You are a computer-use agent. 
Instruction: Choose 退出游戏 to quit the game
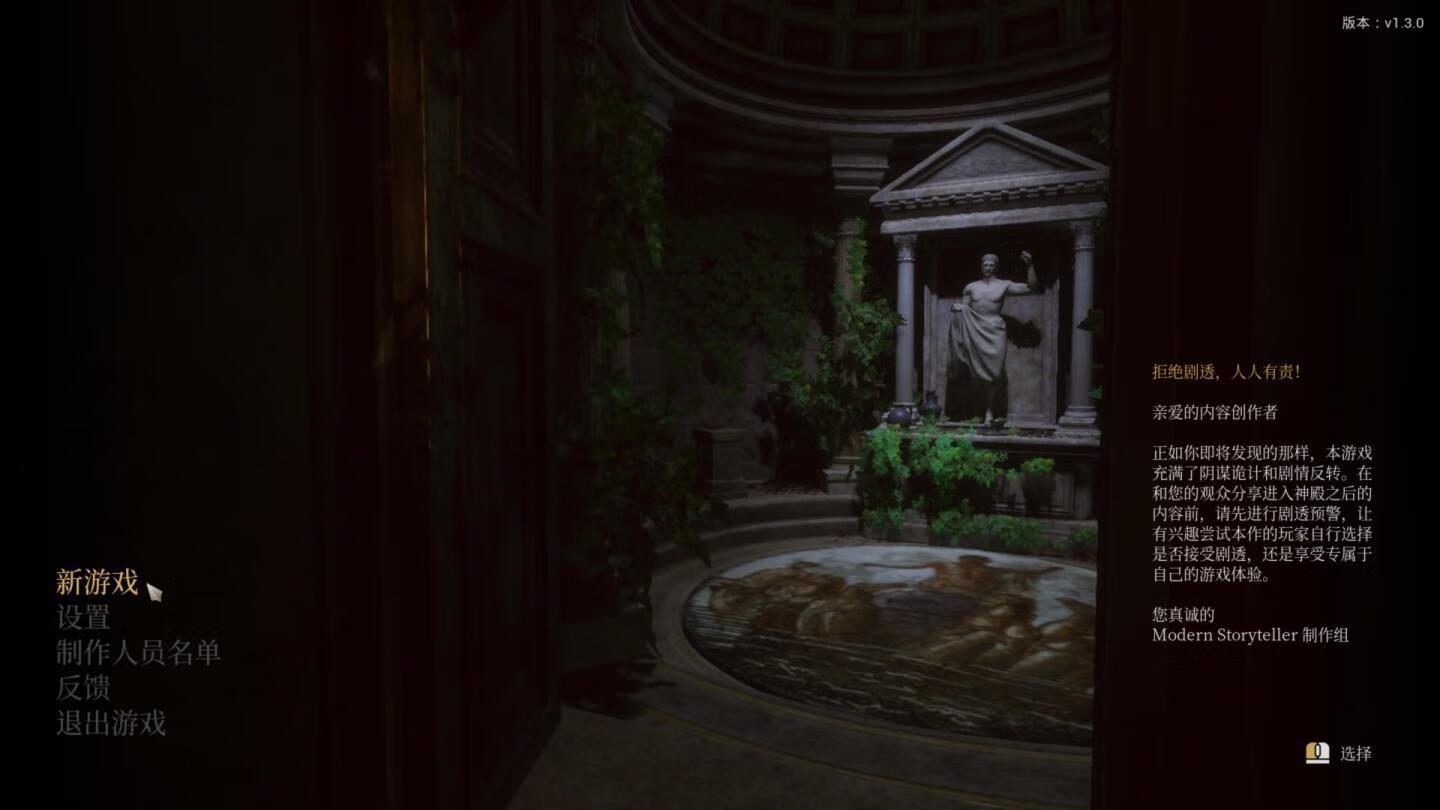click(x=111, y=723)
